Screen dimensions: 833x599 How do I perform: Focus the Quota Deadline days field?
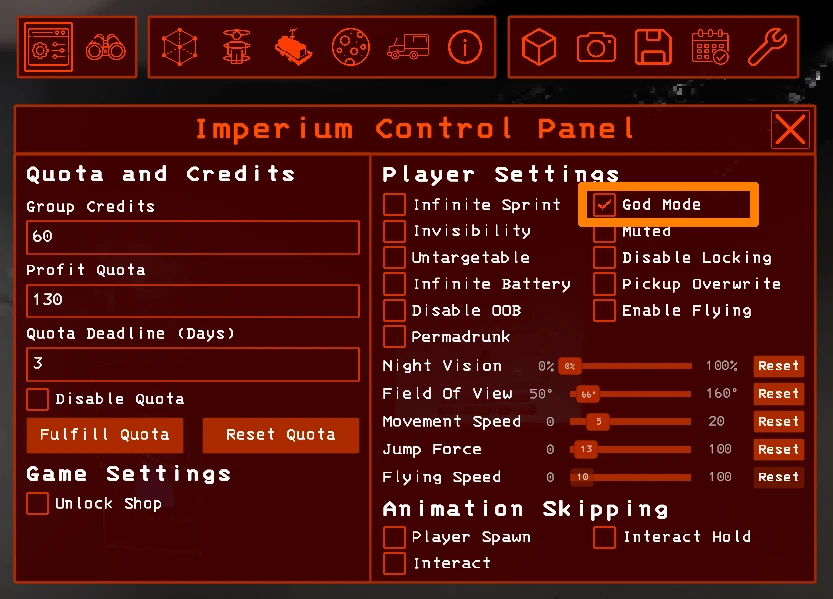pyautogui.click(x=192, y=364)
